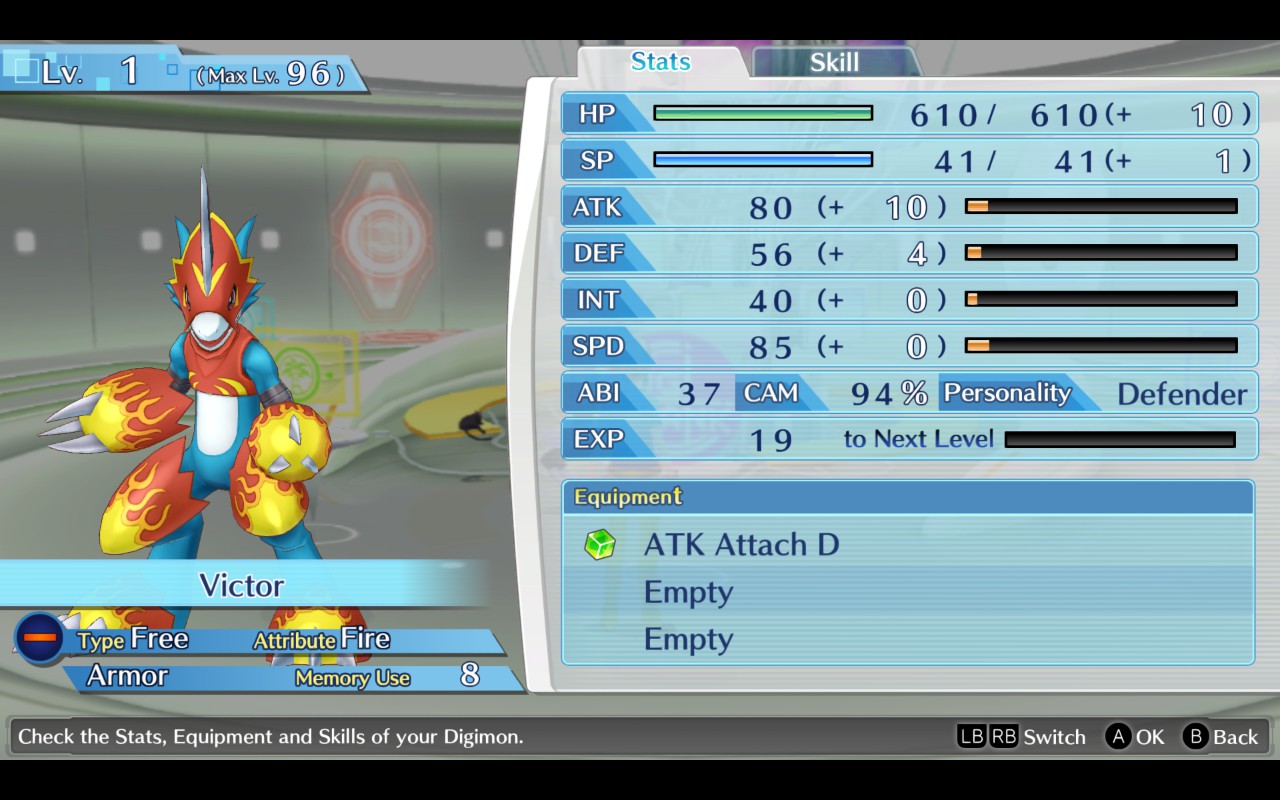Switch to the Skill tab
This screenshot has width=1280, height=800.
pos(834,62)
